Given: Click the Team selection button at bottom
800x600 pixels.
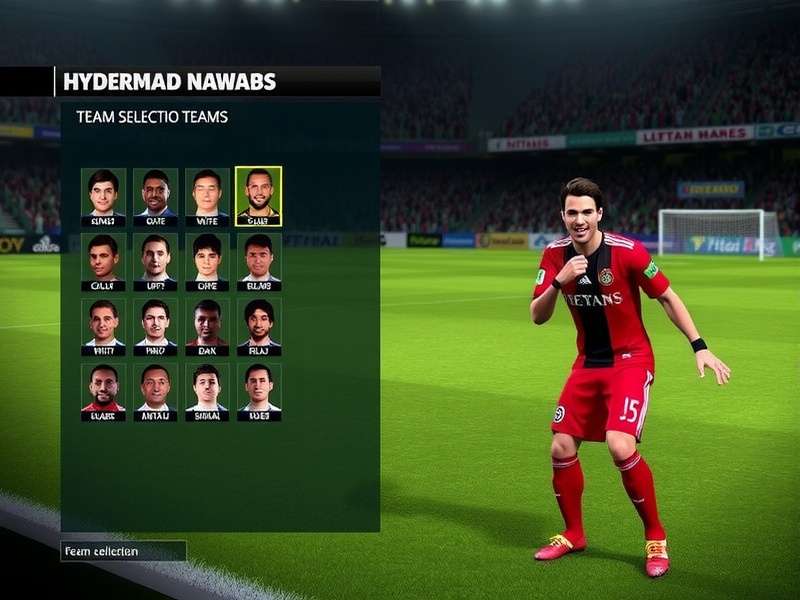Looking at the screenshot, I should [123, 551].
